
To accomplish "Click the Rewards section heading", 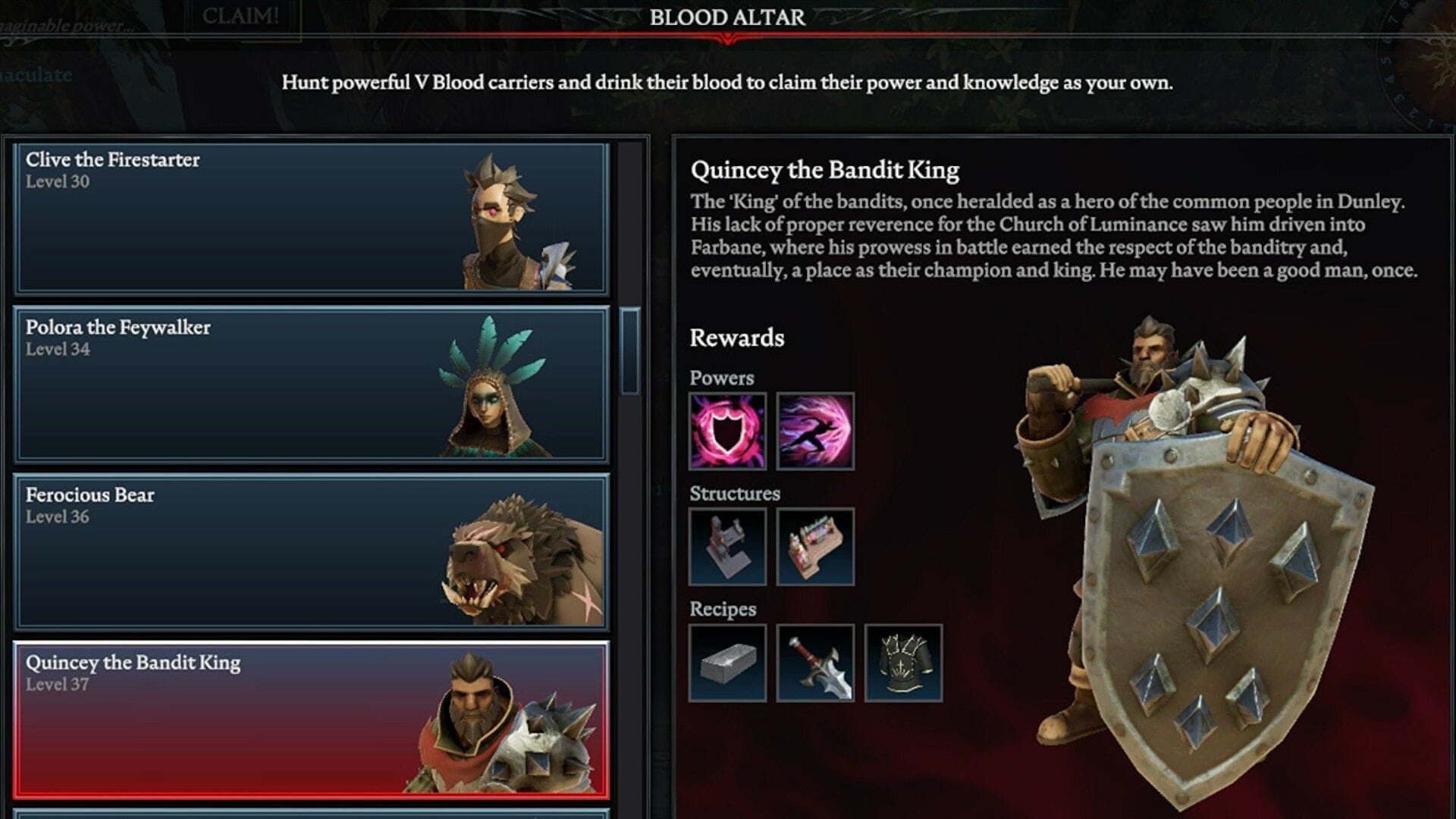I will click(737, 338).
